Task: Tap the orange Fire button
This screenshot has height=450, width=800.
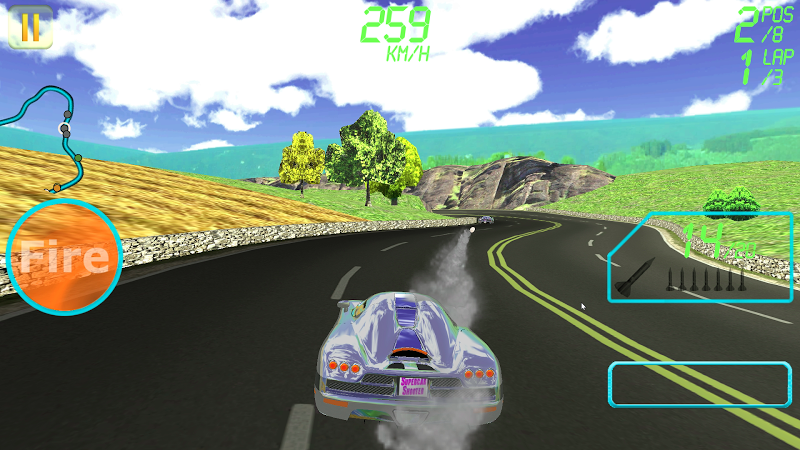Action: [x=64, y=257]
